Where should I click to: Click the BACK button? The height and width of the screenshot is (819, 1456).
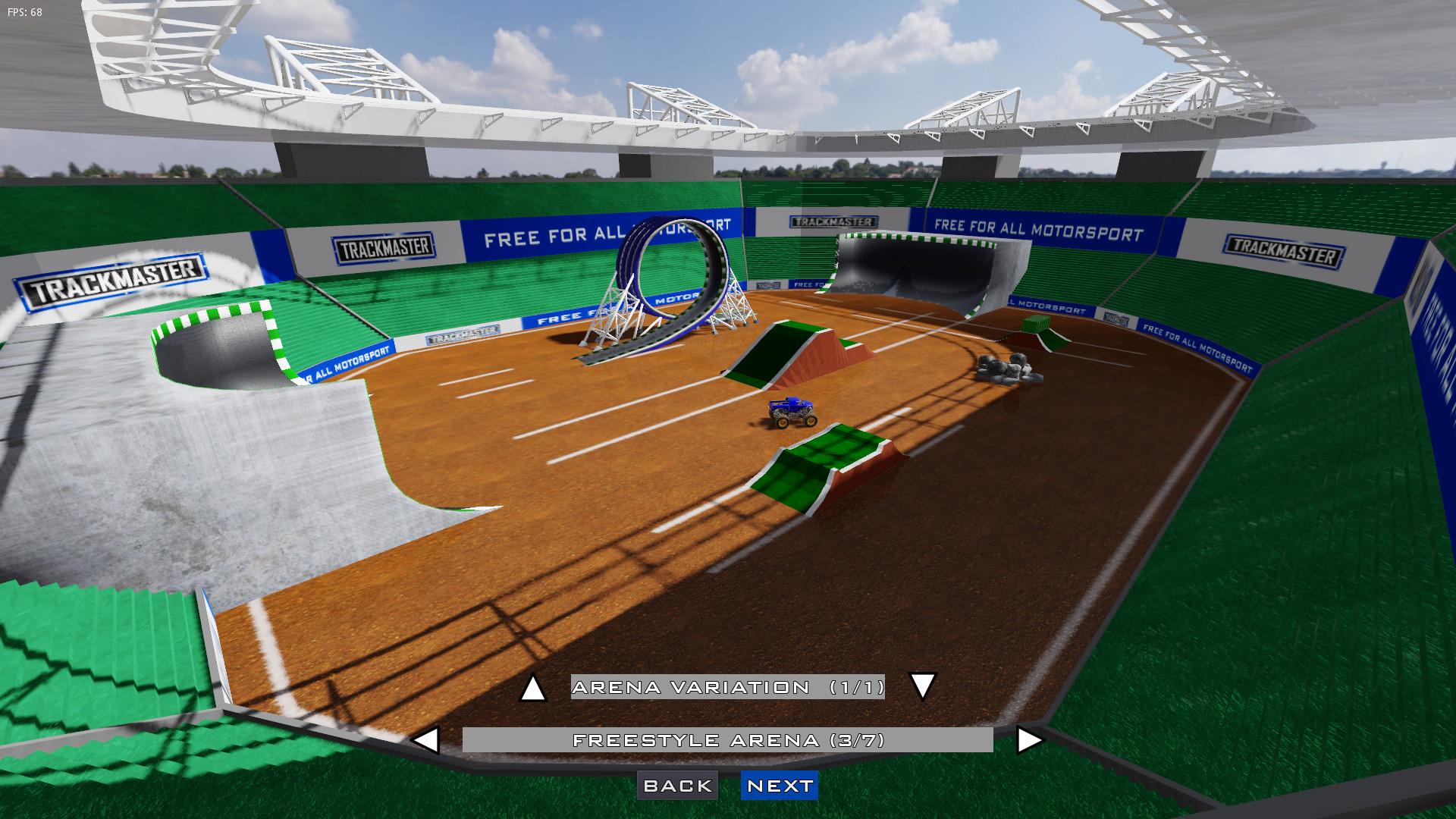[x=678, y=786]
